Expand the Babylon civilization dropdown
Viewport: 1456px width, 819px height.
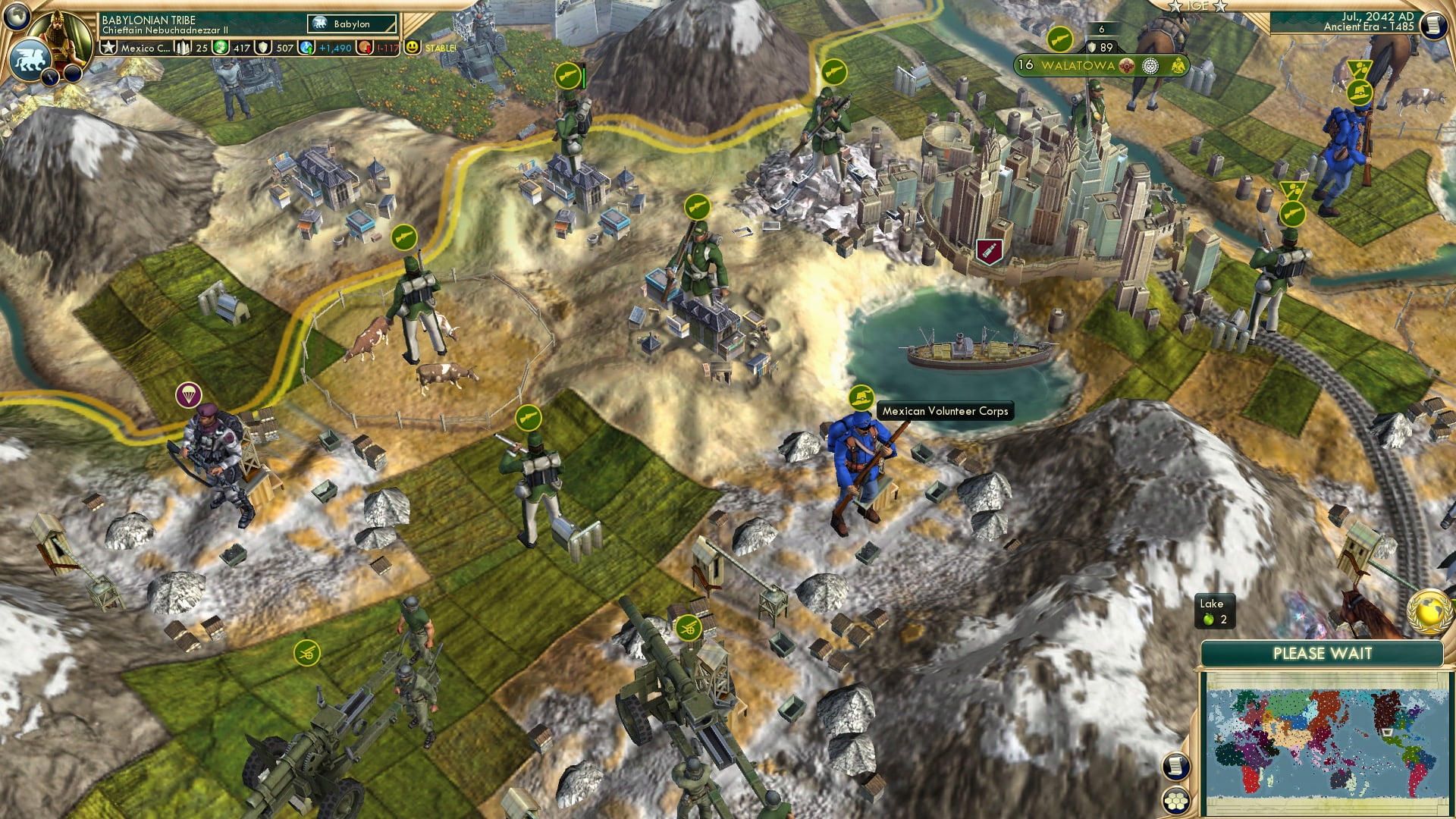[350, 24]
